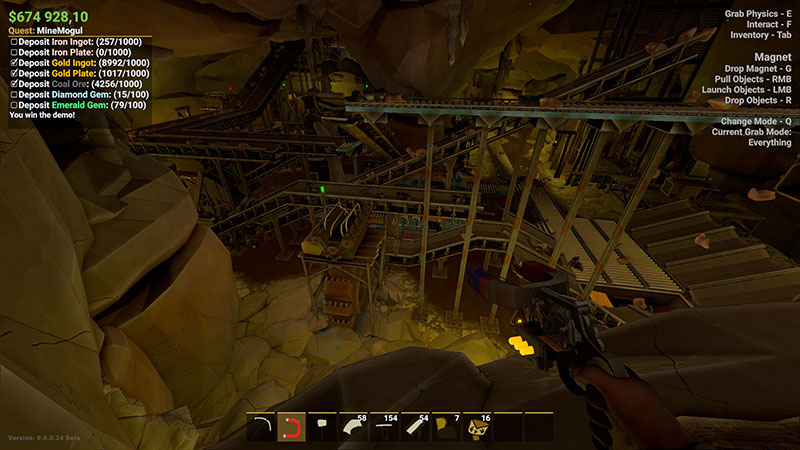Select the hotbar slot with 58 items

[354, 428]
